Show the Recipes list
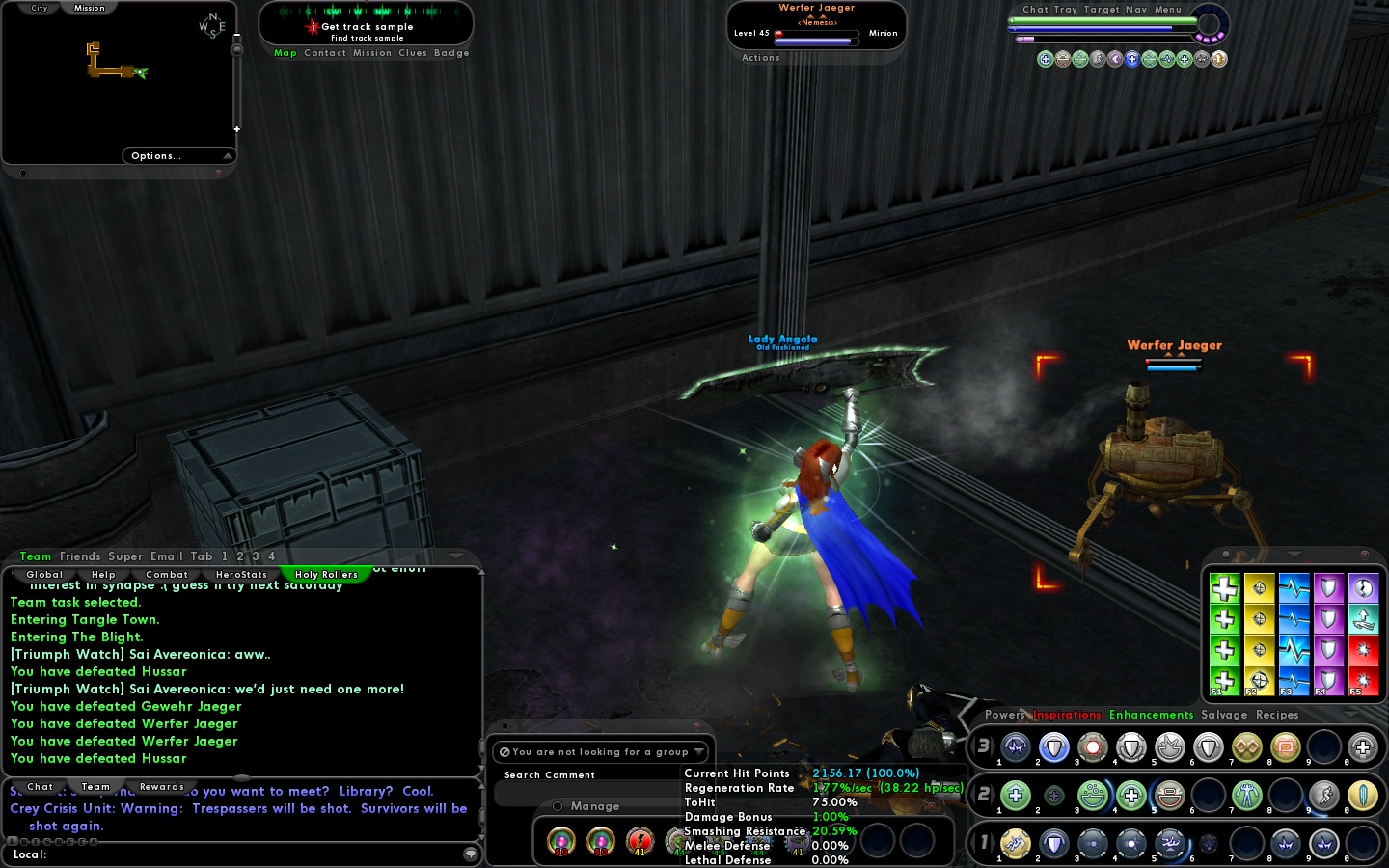1389x868 pixels. [1277, 715]
